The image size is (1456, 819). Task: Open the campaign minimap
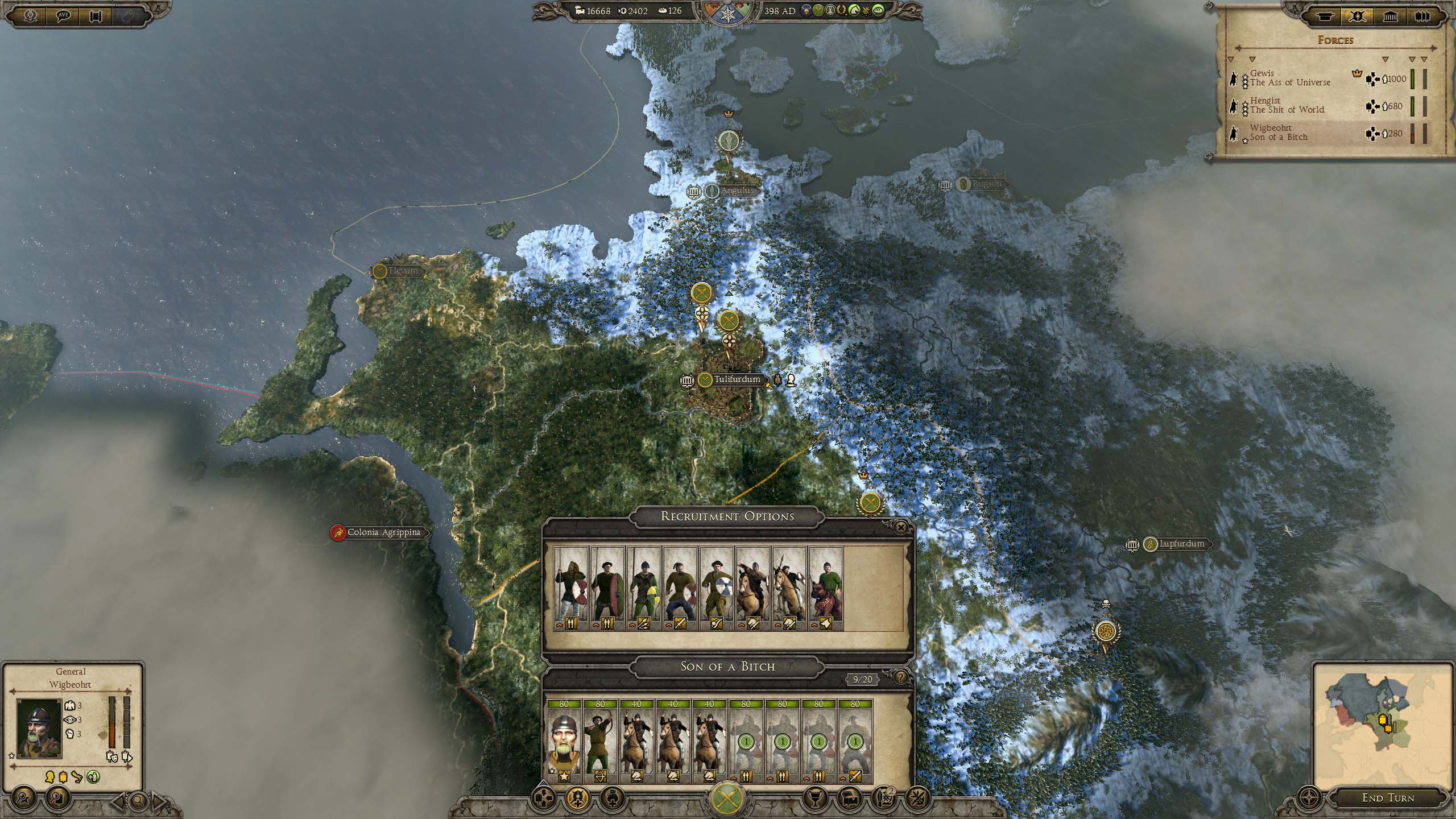(x=1383, y=722)
